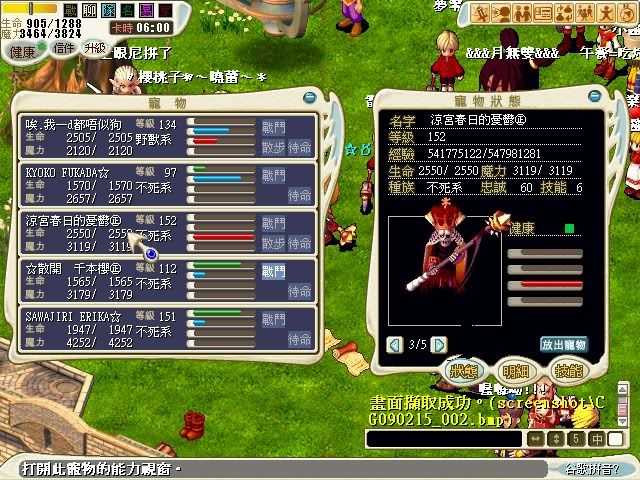Open the 信件 mail button
This screenshot has width=640, height=480.
tap(64, 48)
